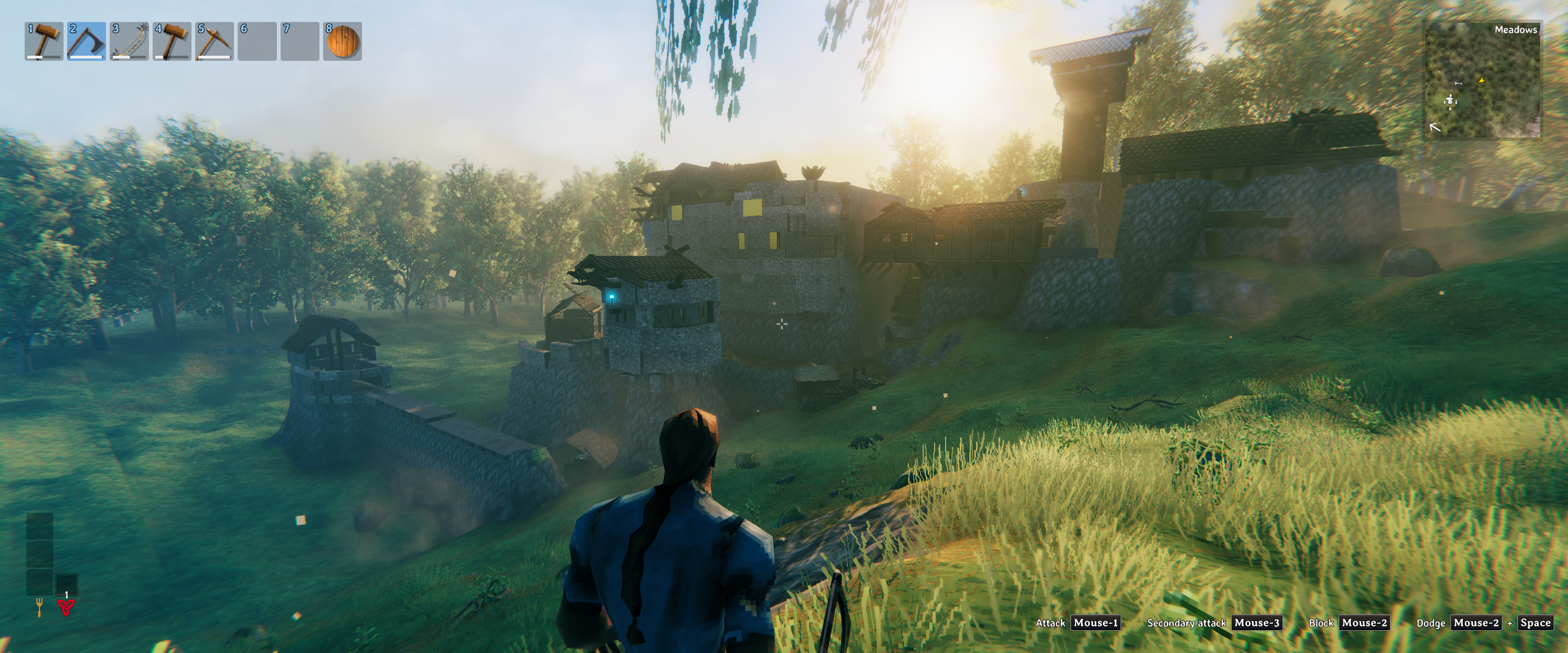Choose the bow from the hotbar

pyautogui.click(x=129, y=42)
